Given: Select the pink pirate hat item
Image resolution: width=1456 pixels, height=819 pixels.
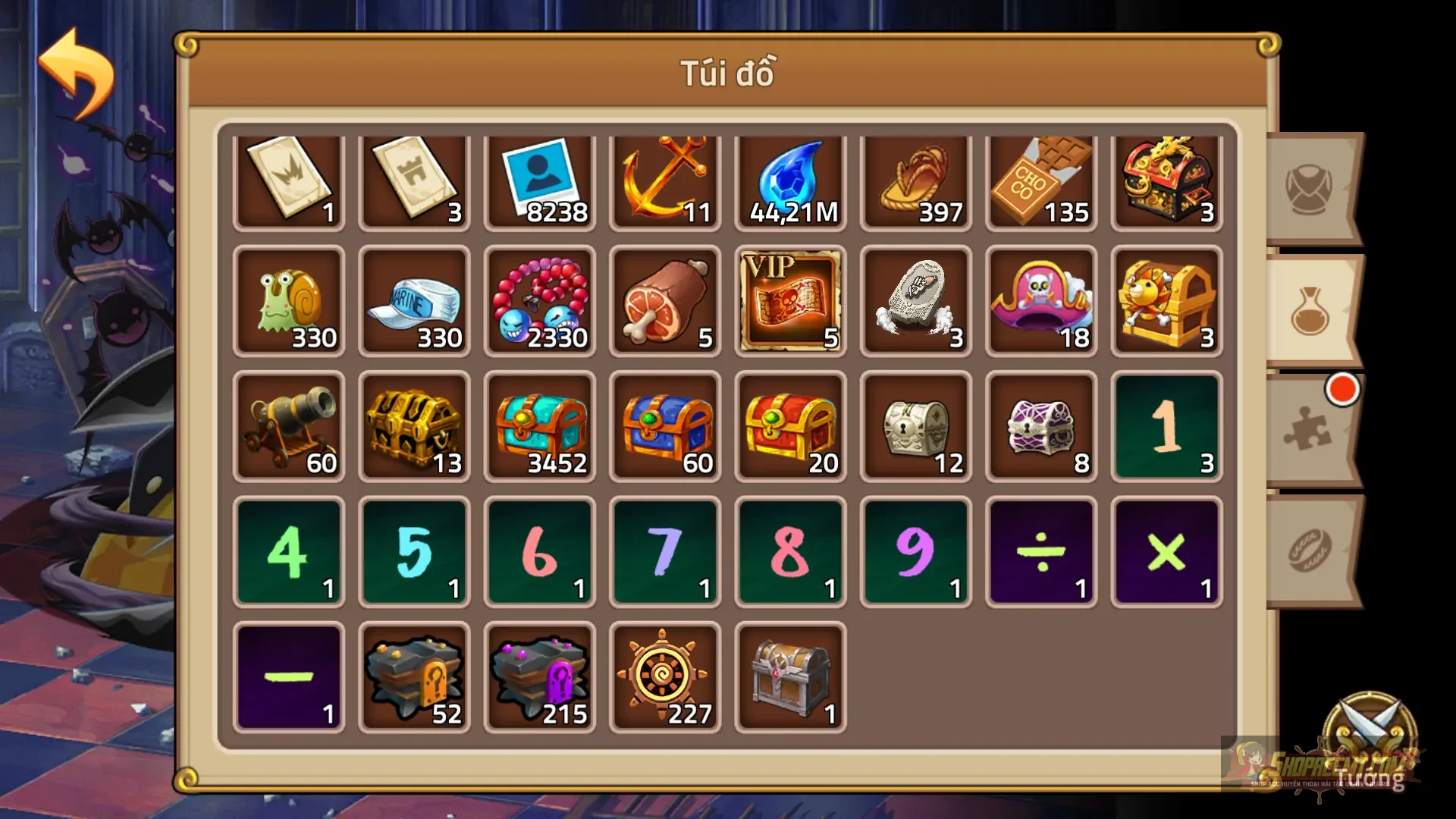Looking at the screenshot, I should tap(1040, 302).
